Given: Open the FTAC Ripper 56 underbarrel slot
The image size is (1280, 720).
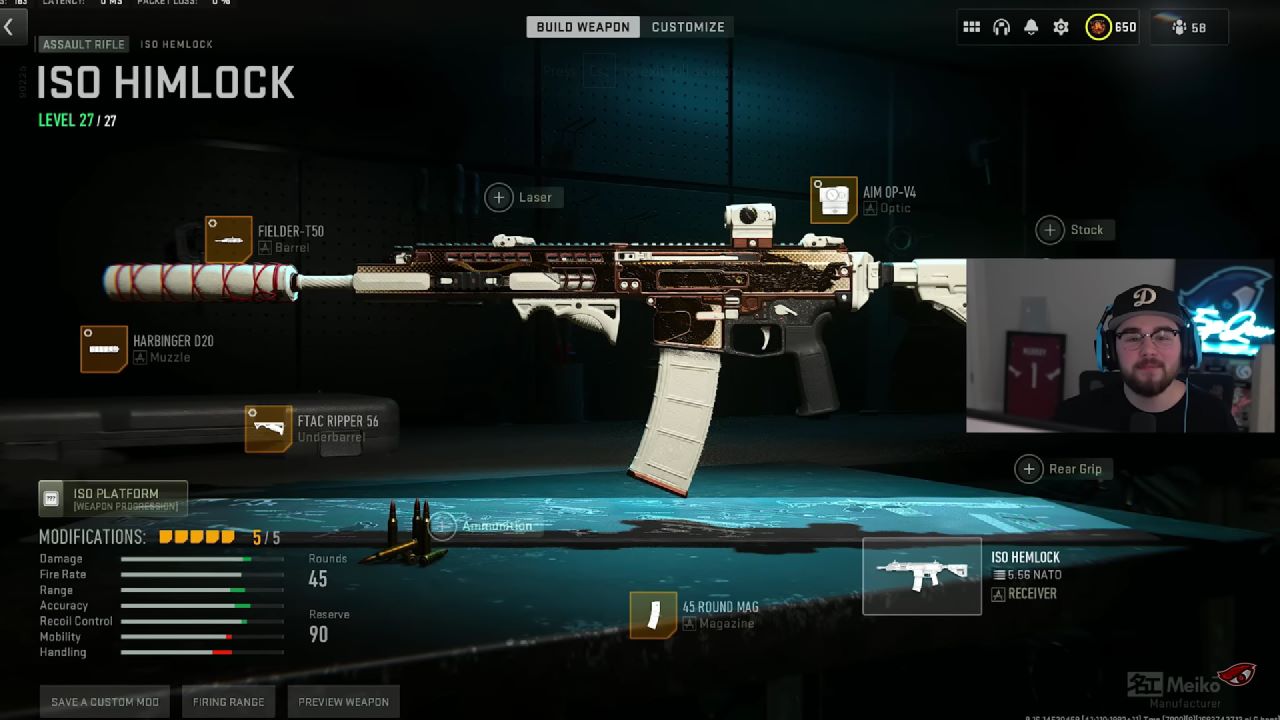Looking at the screenshot, I should pos(269,429).
